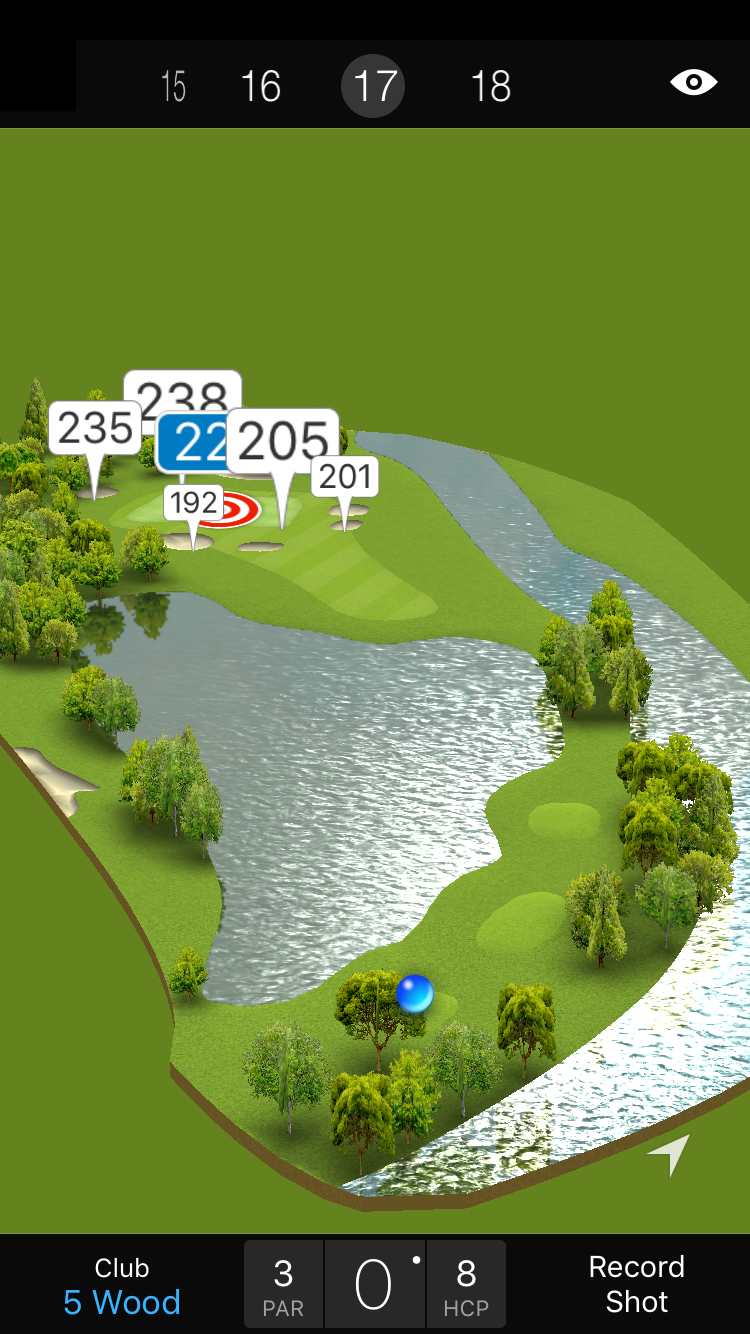Tap the 192 yard distance marker
The height and width of the screenshot is (1334, 750).
click(193, 502)
